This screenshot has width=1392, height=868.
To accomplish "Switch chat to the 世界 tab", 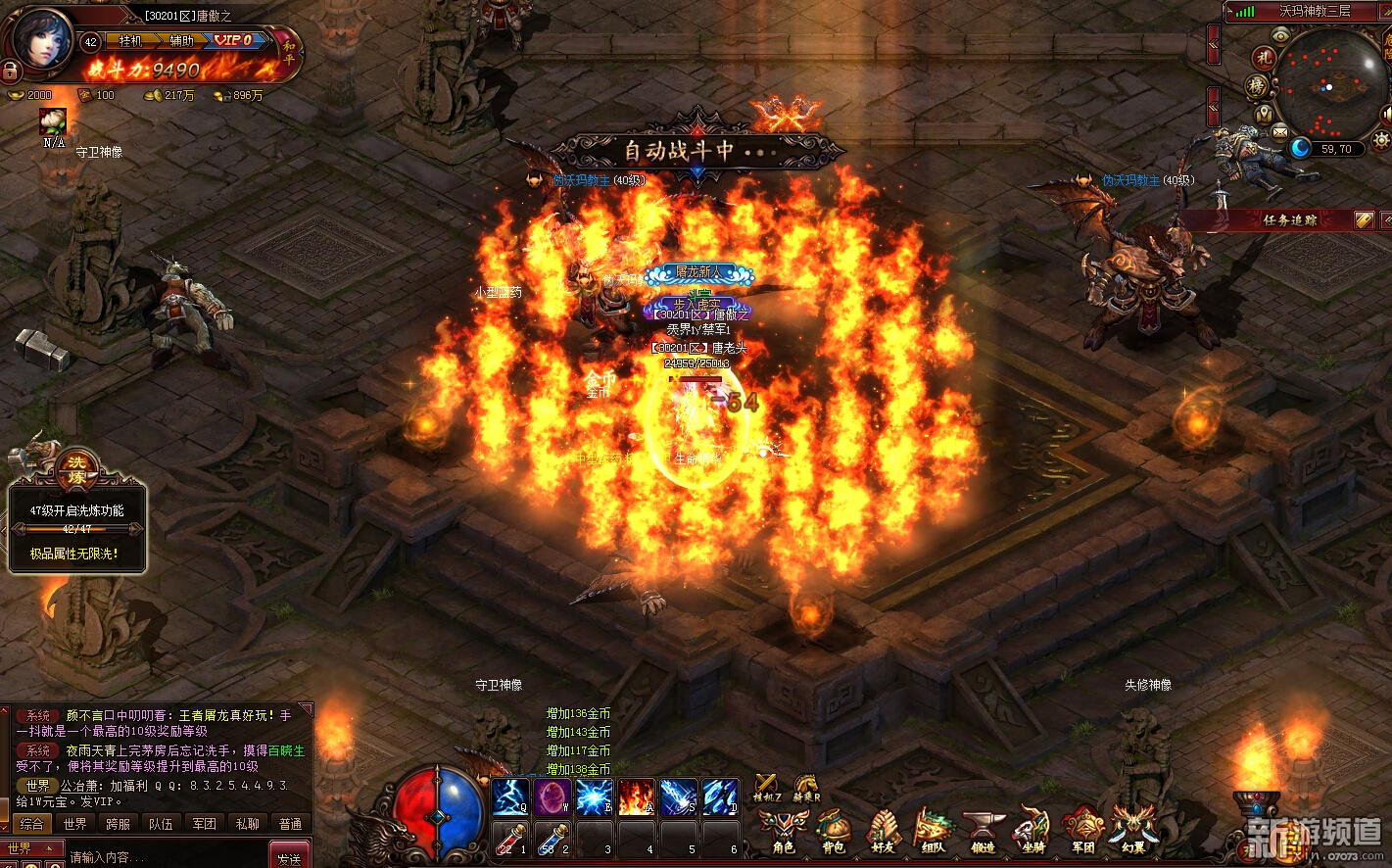I will point(74,824).
